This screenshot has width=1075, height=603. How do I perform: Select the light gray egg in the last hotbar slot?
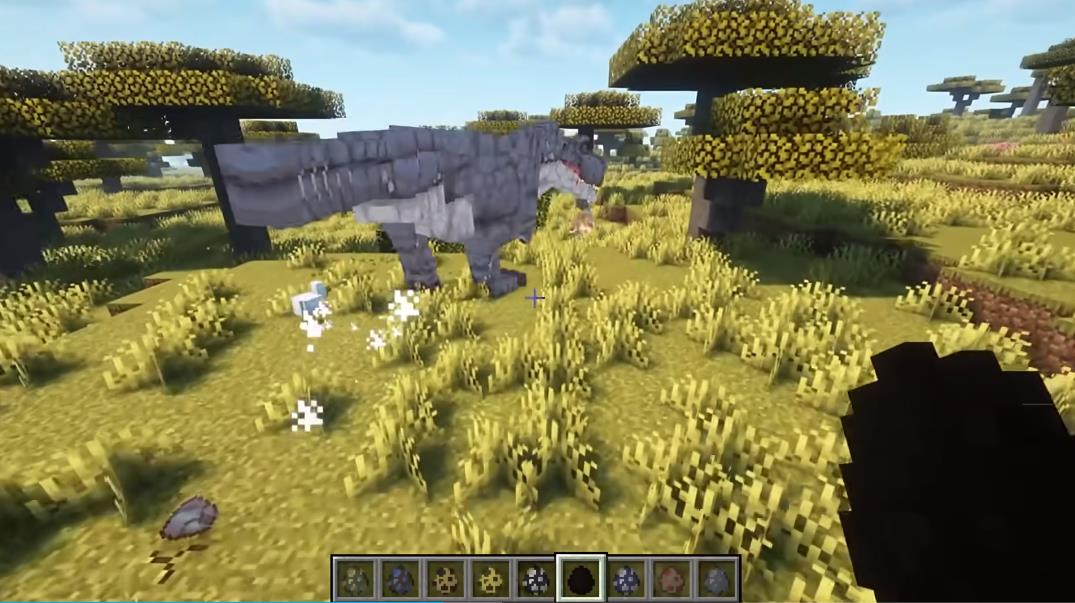[x=716, y=578]
